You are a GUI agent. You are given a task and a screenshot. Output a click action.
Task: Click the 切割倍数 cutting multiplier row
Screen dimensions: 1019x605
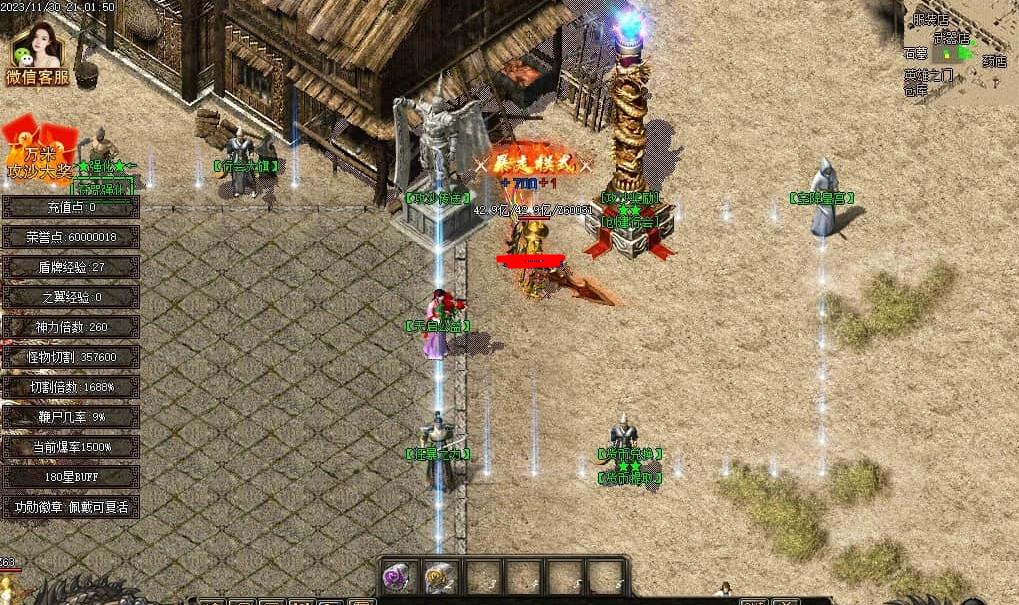(70, 387)
